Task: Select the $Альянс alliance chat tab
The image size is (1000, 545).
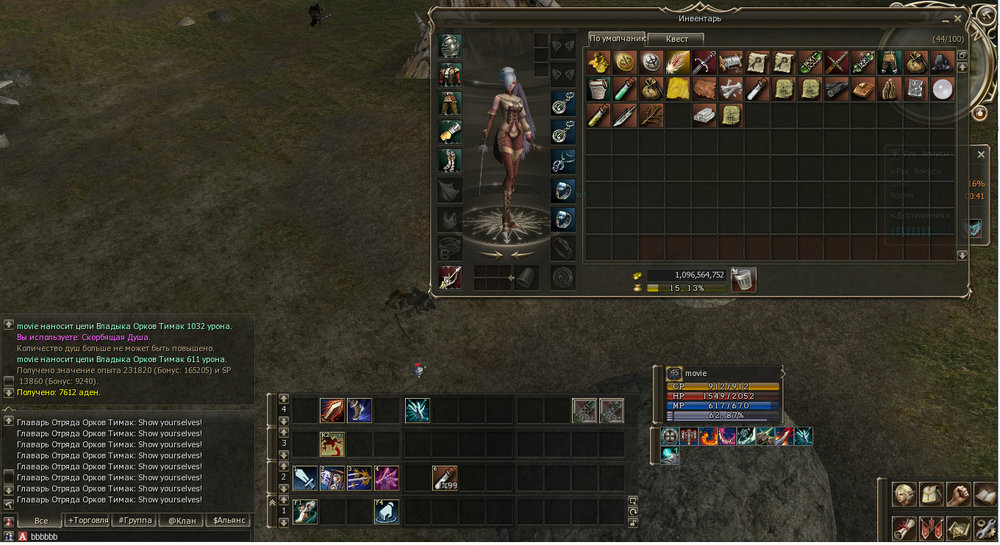Action: (227, 521)
